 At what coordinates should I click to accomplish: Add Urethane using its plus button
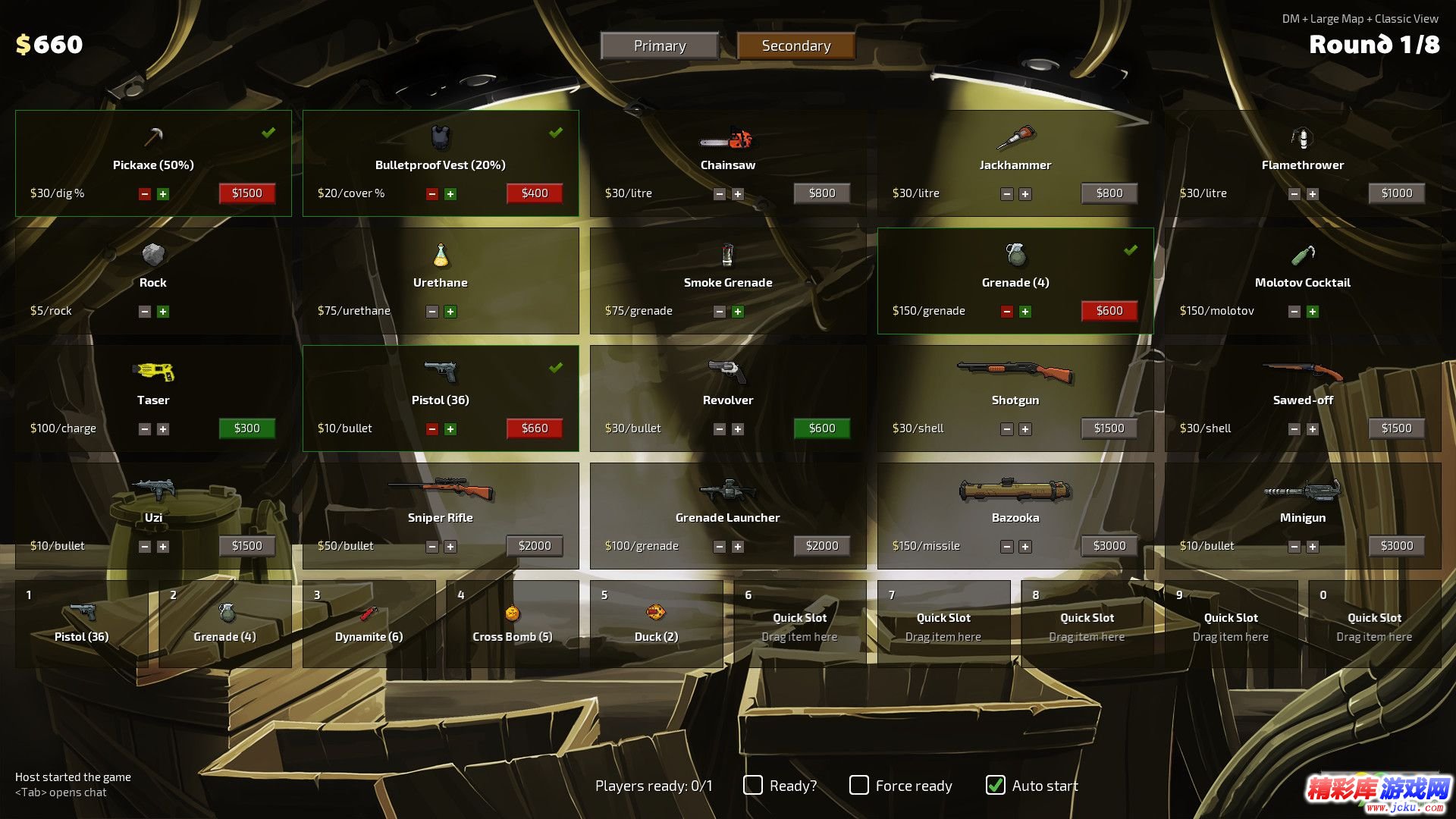coord(450,312)
